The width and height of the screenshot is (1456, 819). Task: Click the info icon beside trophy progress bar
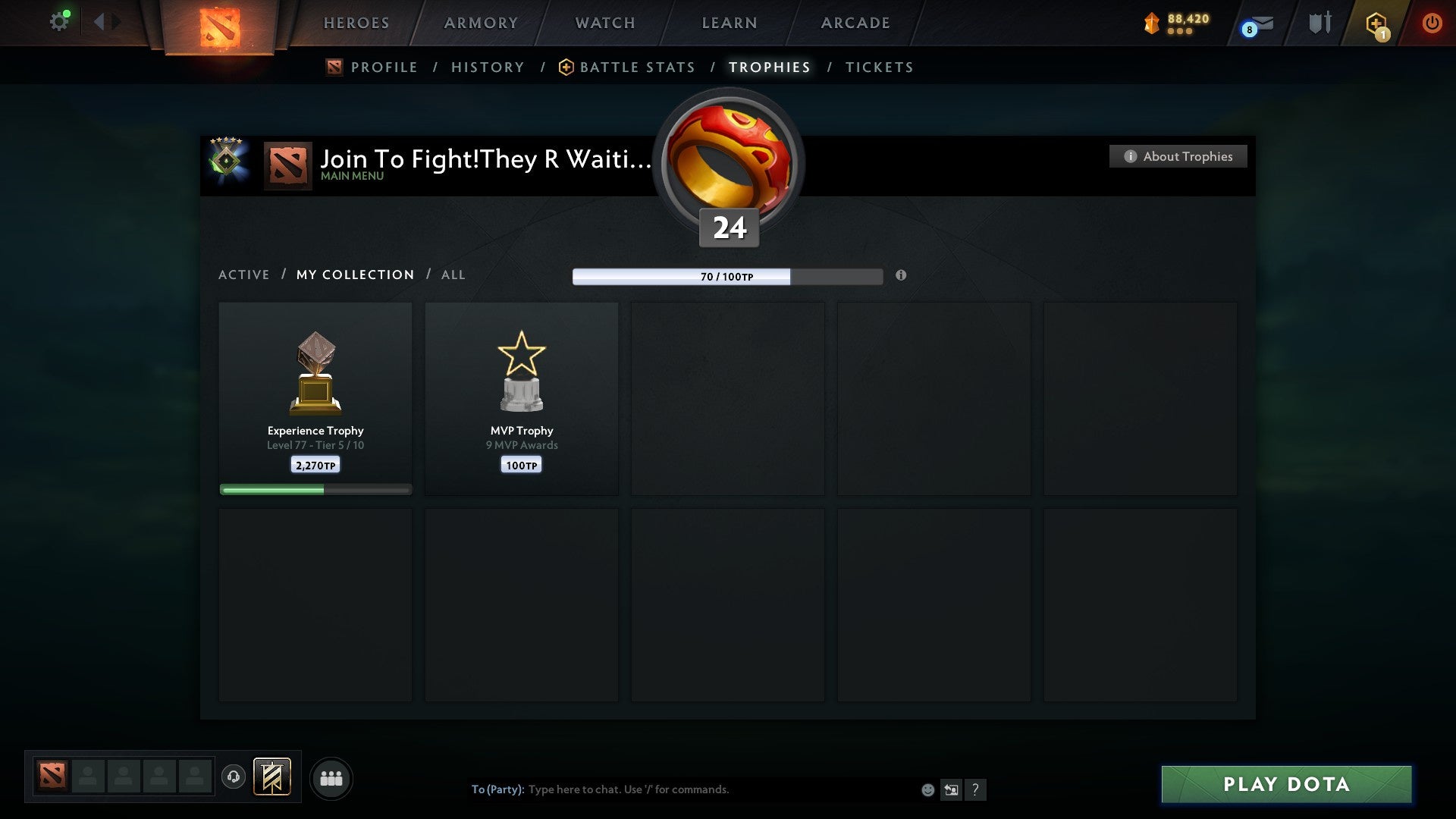pyautogui.click(x=901, y=276)
